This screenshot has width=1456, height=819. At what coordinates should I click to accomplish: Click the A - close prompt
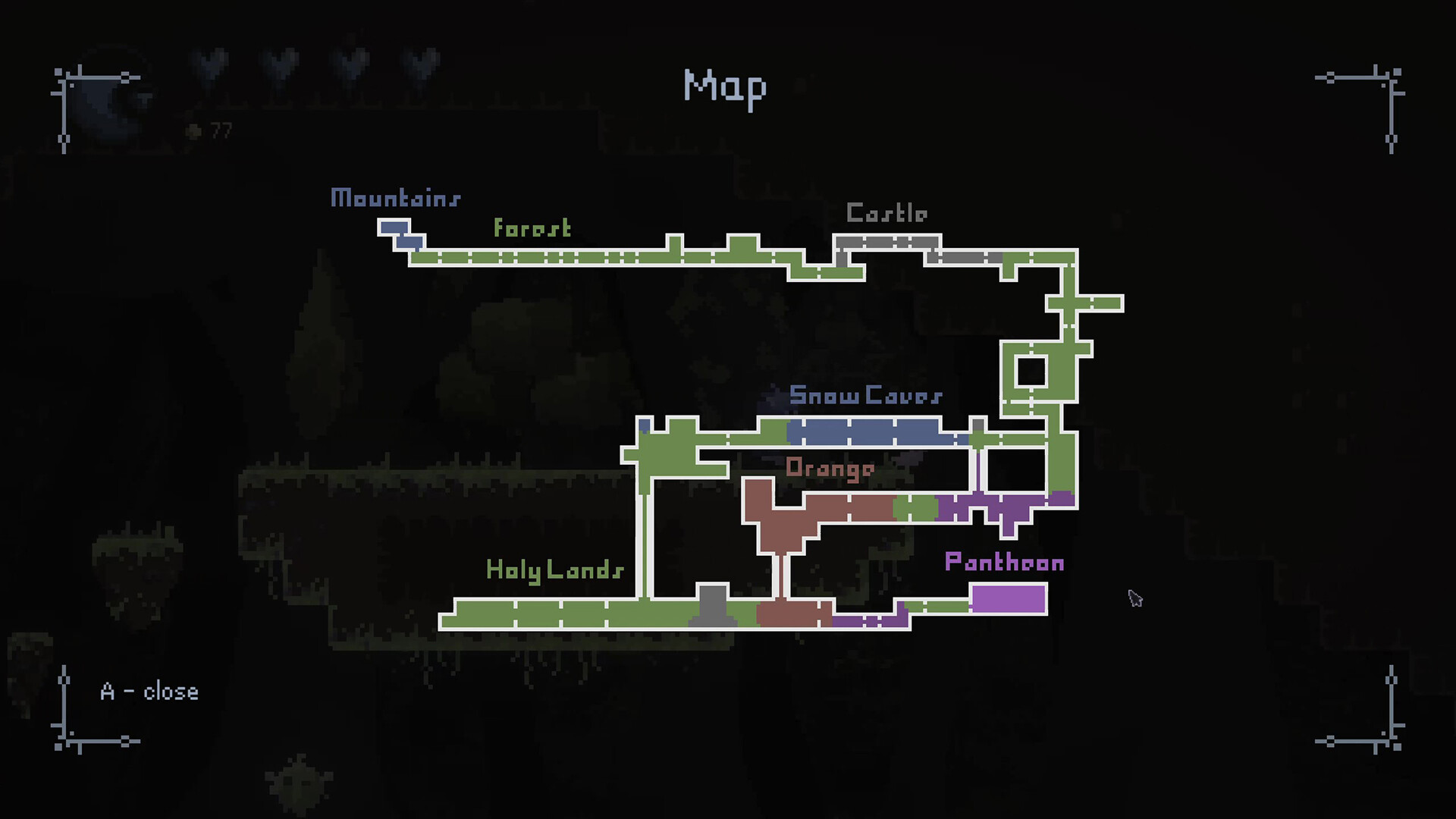click(x=149, y=691)
